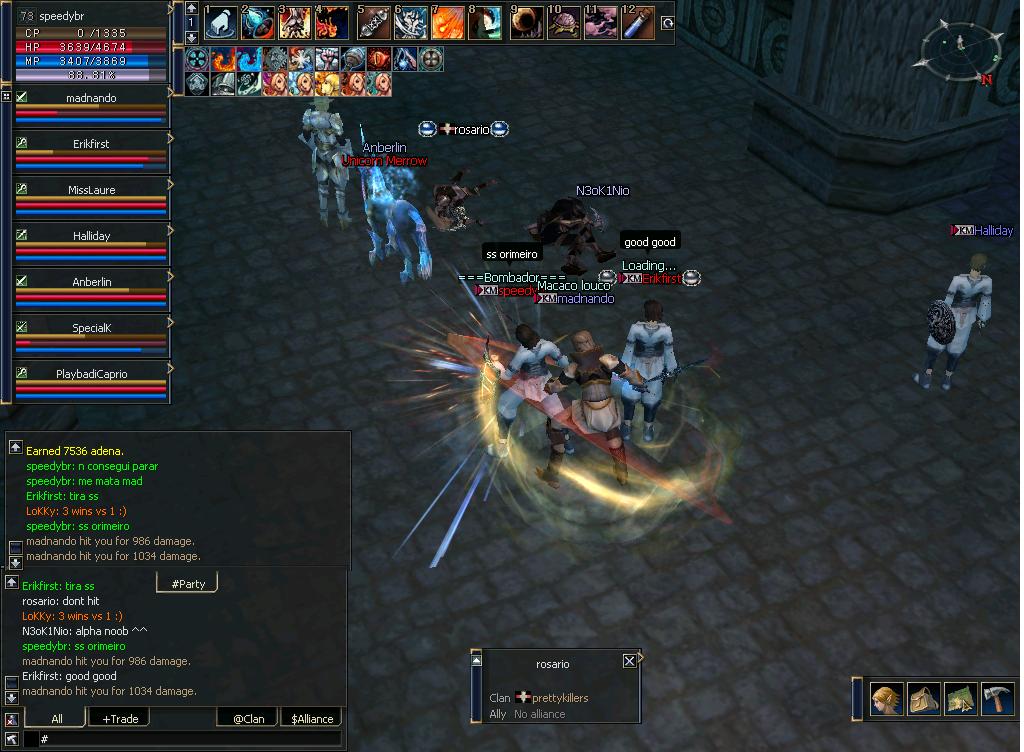Open the inventory bag icon
This screenshot has height=752, width=1024.
click(x=923, y=698)
